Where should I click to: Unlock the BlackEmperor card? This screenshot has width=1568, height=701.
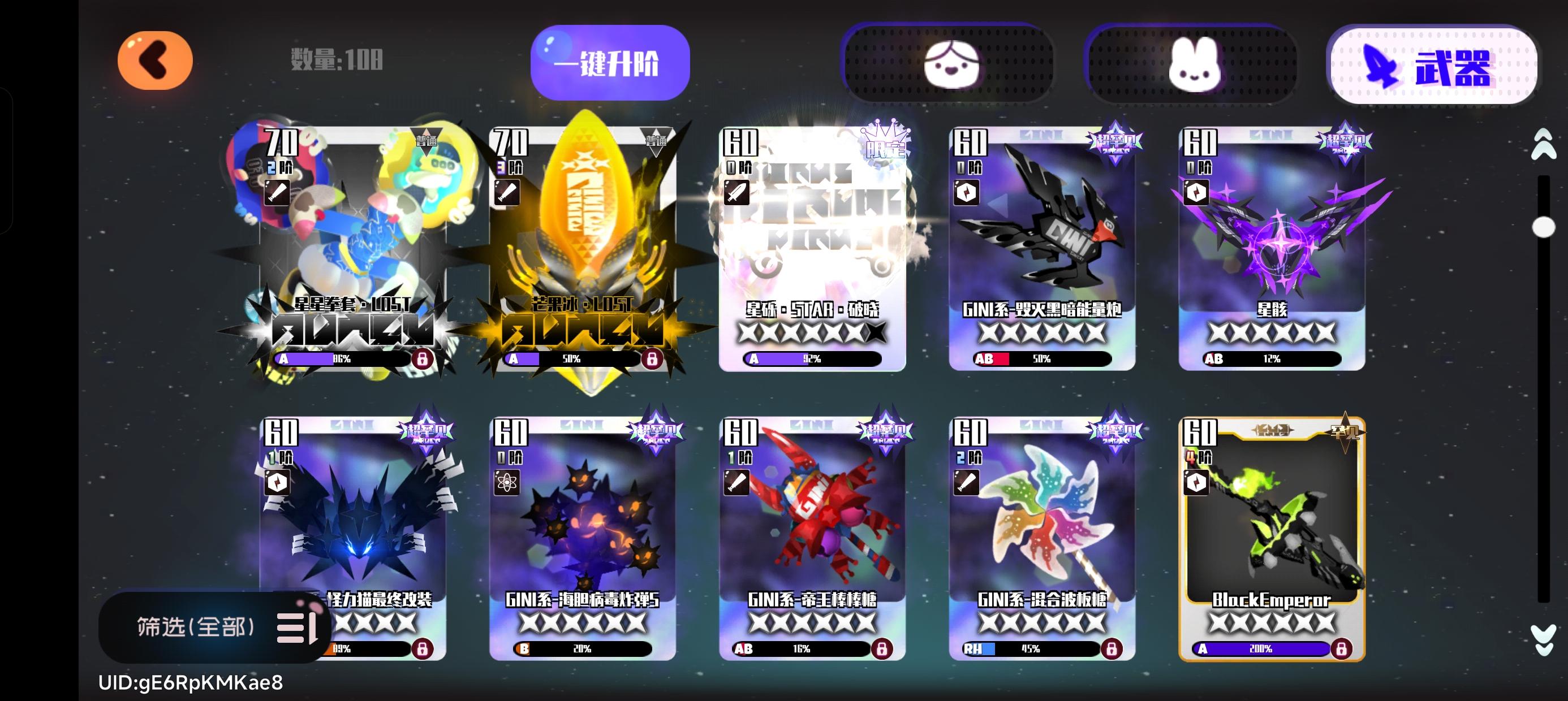[x=1343, y=650]
